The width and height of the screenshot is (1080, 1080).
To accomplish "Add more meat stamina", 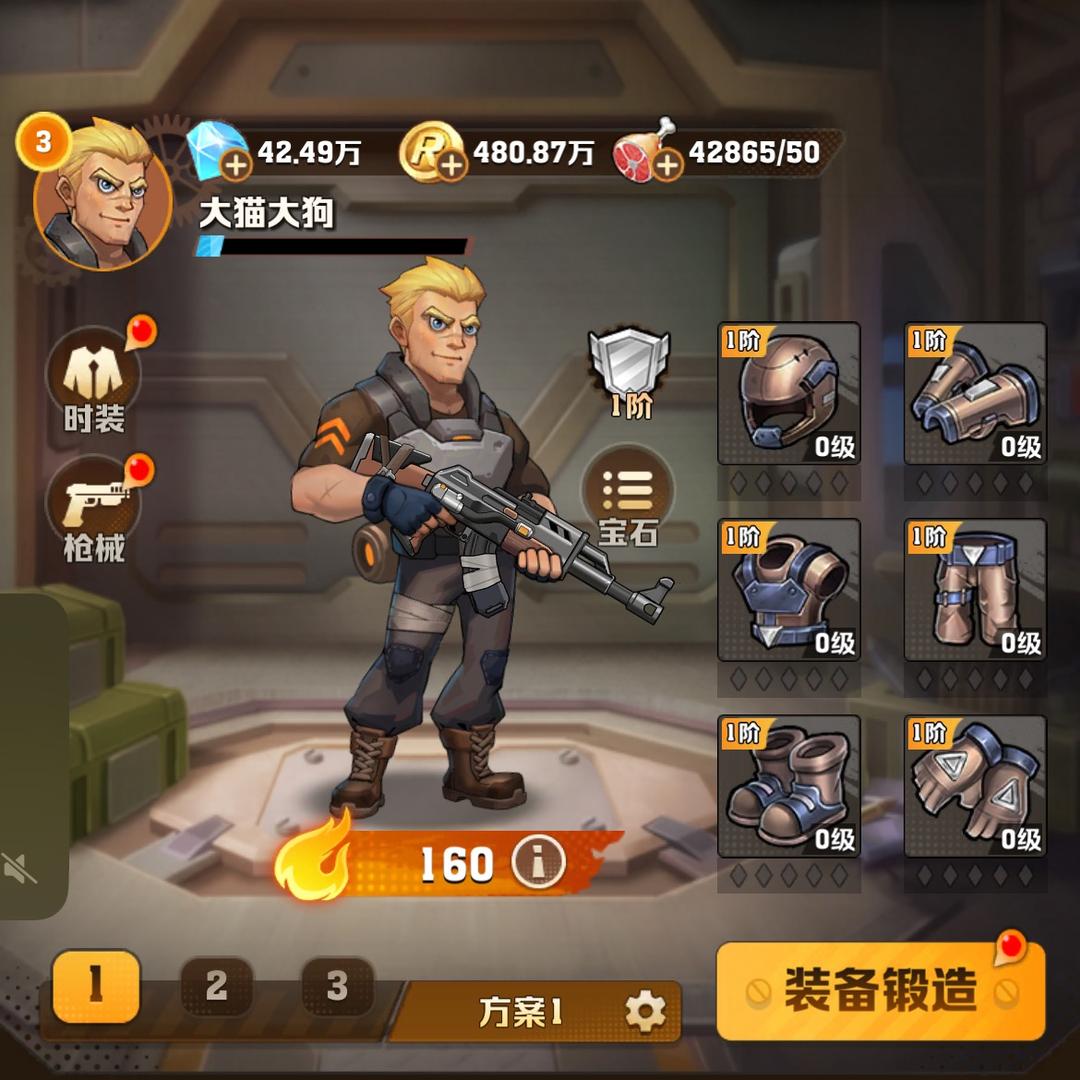I will point(667,164).
